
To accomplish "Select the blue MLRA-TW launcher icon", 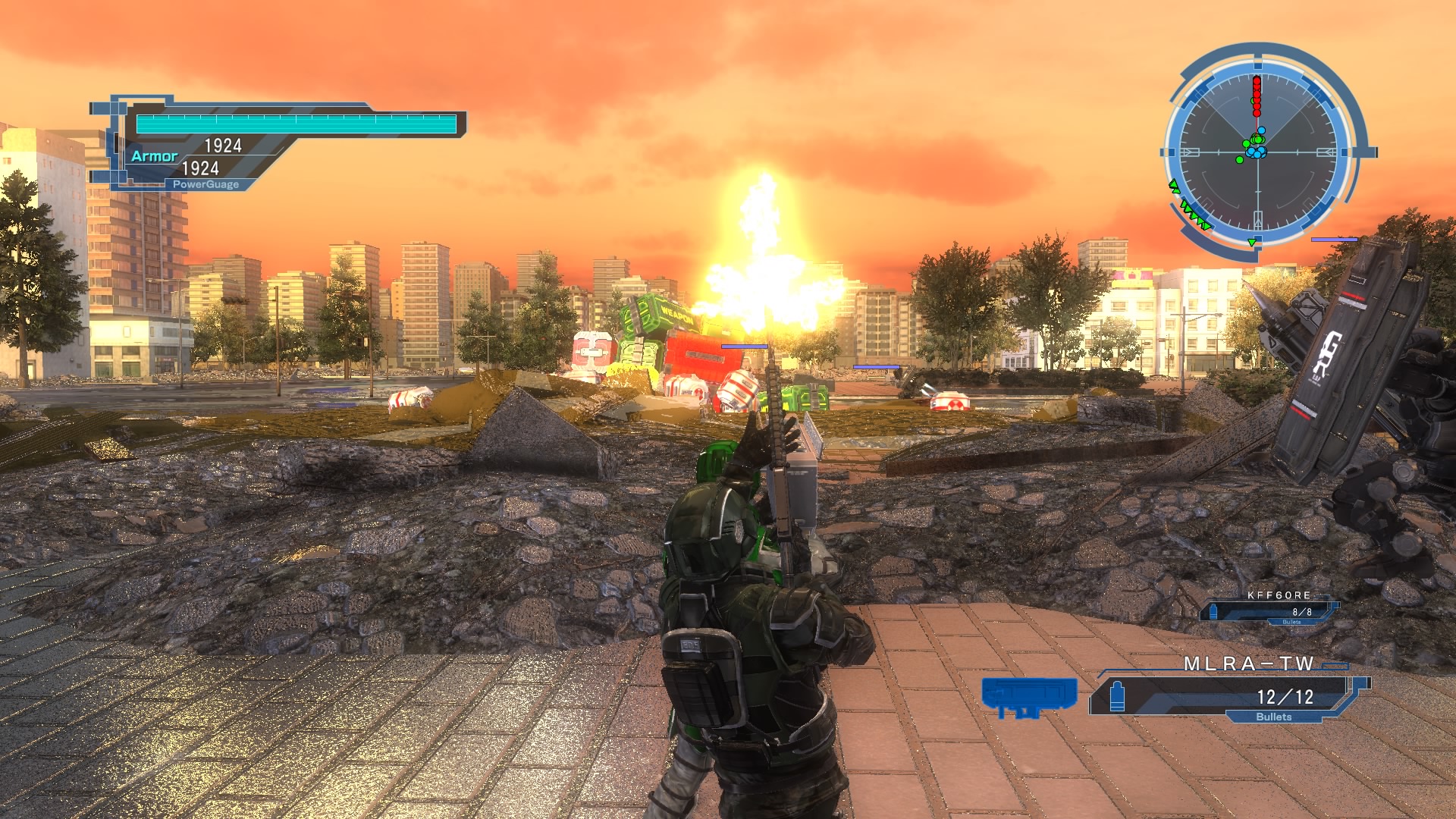I will click(1029, 696).
